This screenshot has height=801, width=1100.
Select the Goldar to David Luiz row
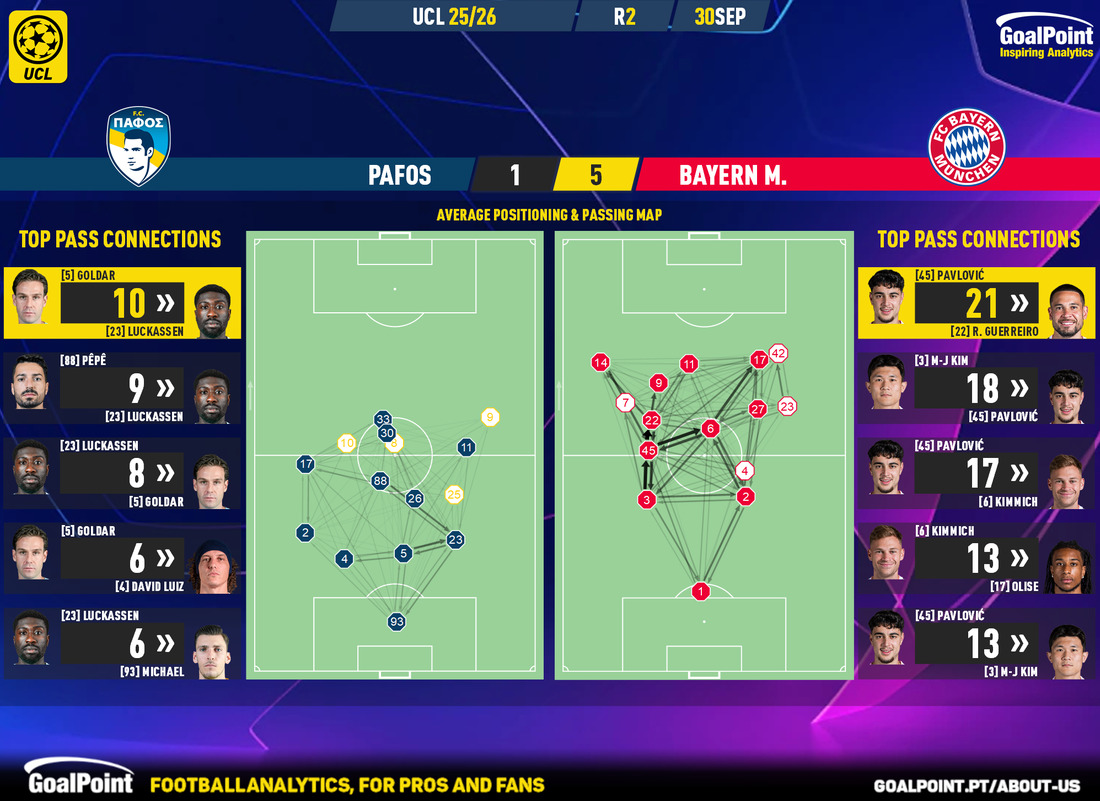122,558
